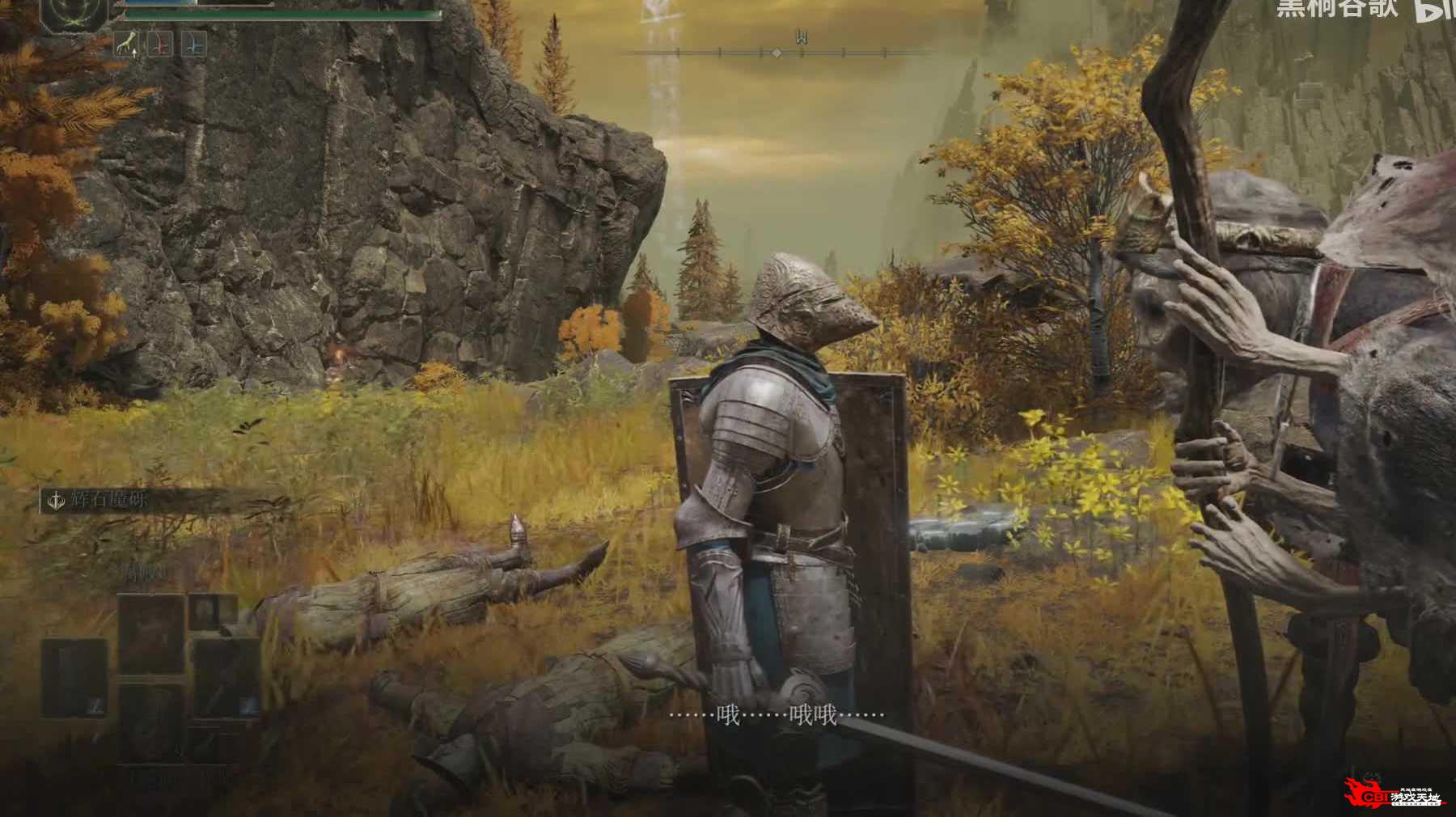This screenshot has width=1456, height=817.
Task: Click the small pouch slot beside the spell slot
Action: pyautogui.click(x=212, y=612)
